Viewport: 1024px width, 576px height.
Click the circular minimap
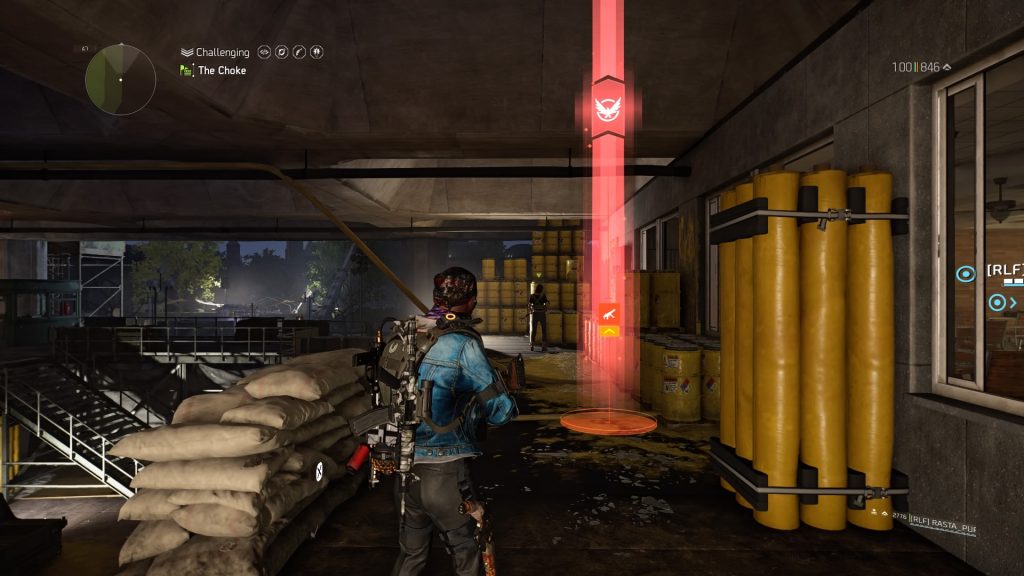coord(120,79)
